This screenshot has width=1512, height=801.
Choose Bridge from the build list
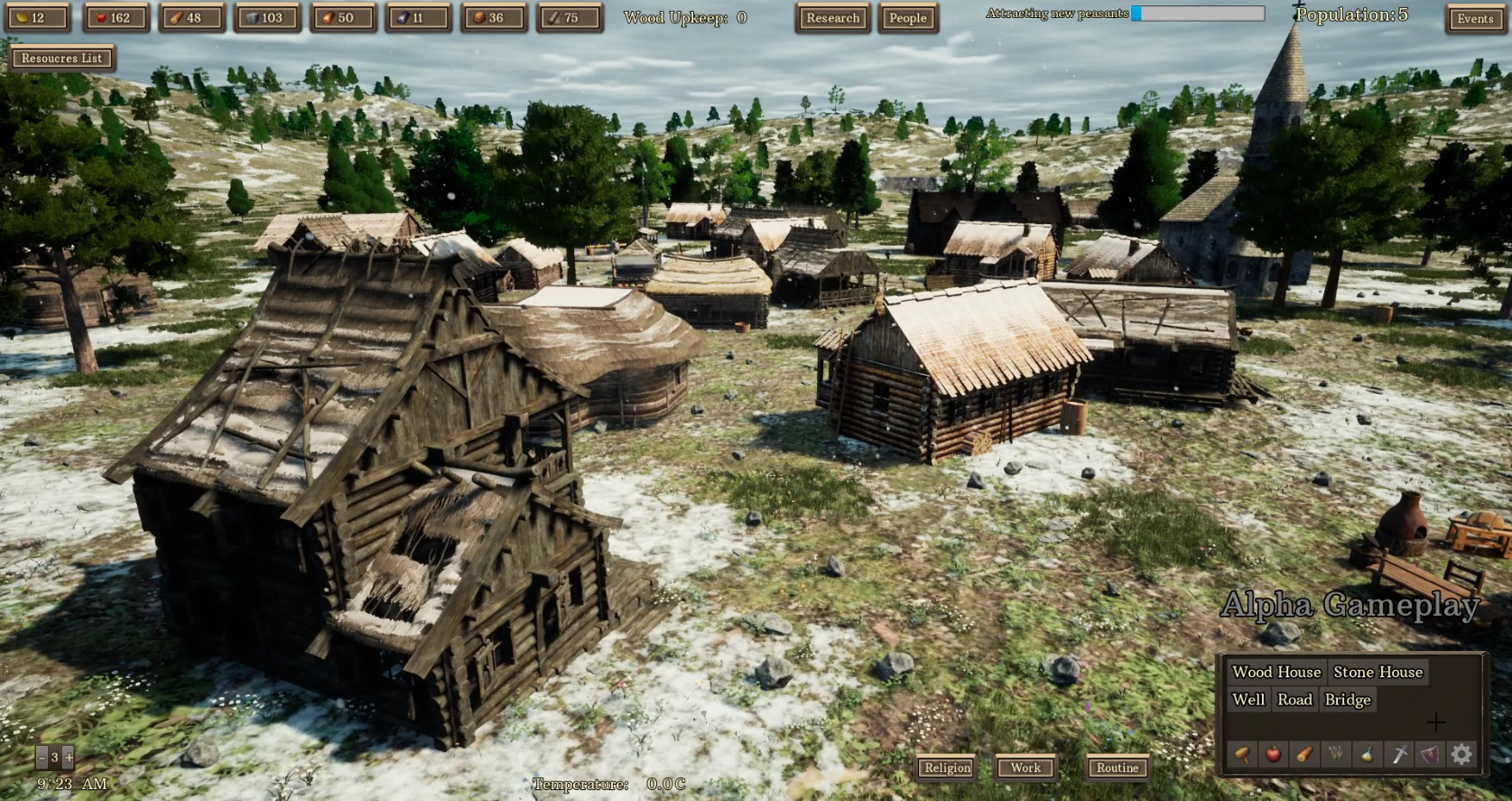coord(1348,700)
